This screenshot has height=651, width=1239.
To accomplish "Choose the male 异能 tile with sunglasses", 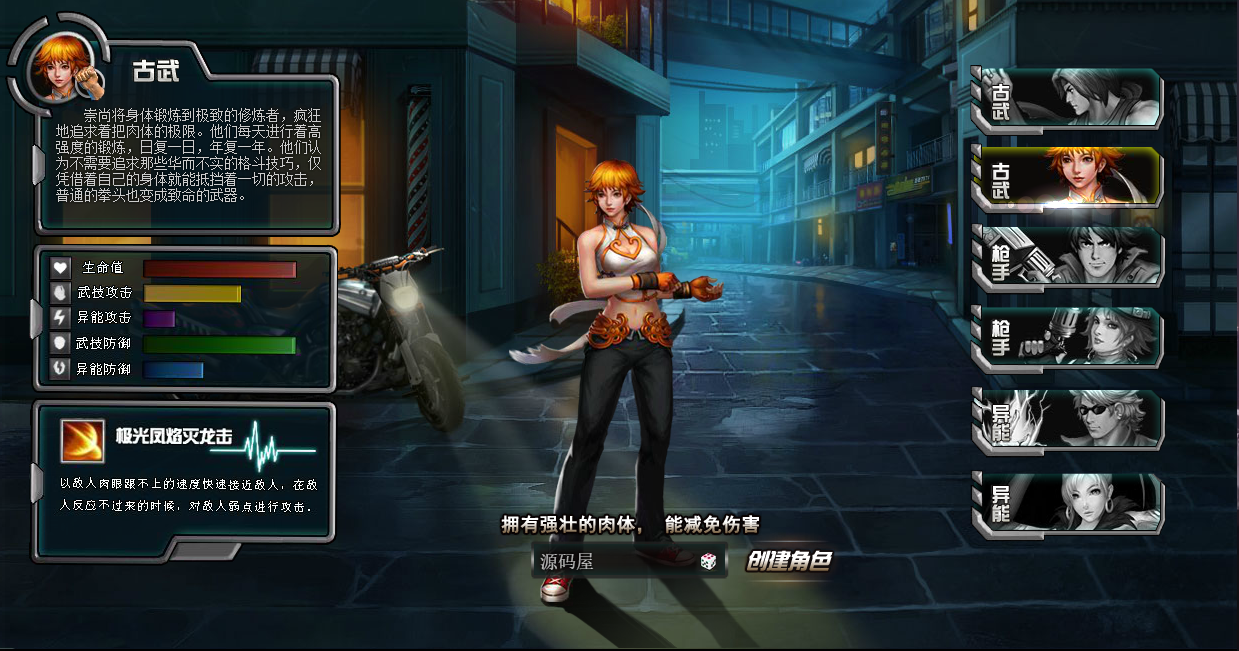I will (1067, 419).
